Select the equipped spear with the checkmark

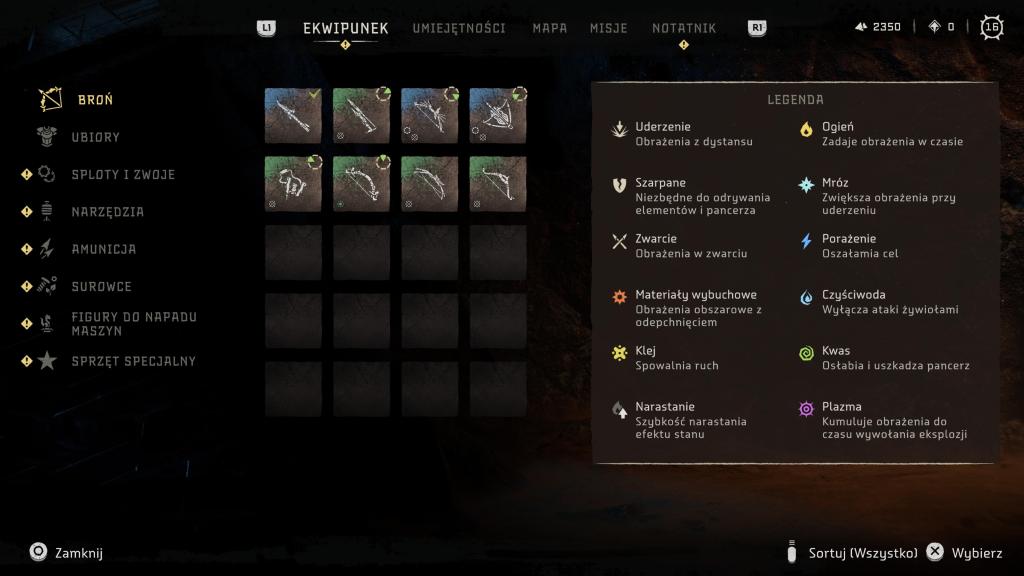tap(293, 115)
